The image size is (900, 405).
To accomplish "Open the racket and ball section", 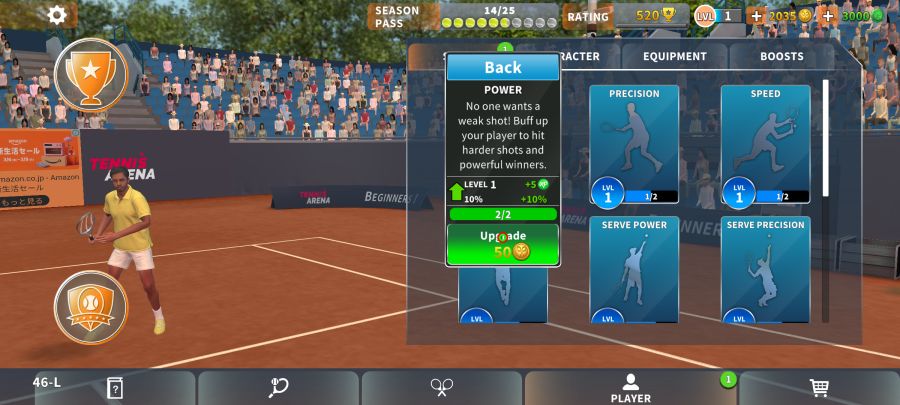I will coord(278,388).
